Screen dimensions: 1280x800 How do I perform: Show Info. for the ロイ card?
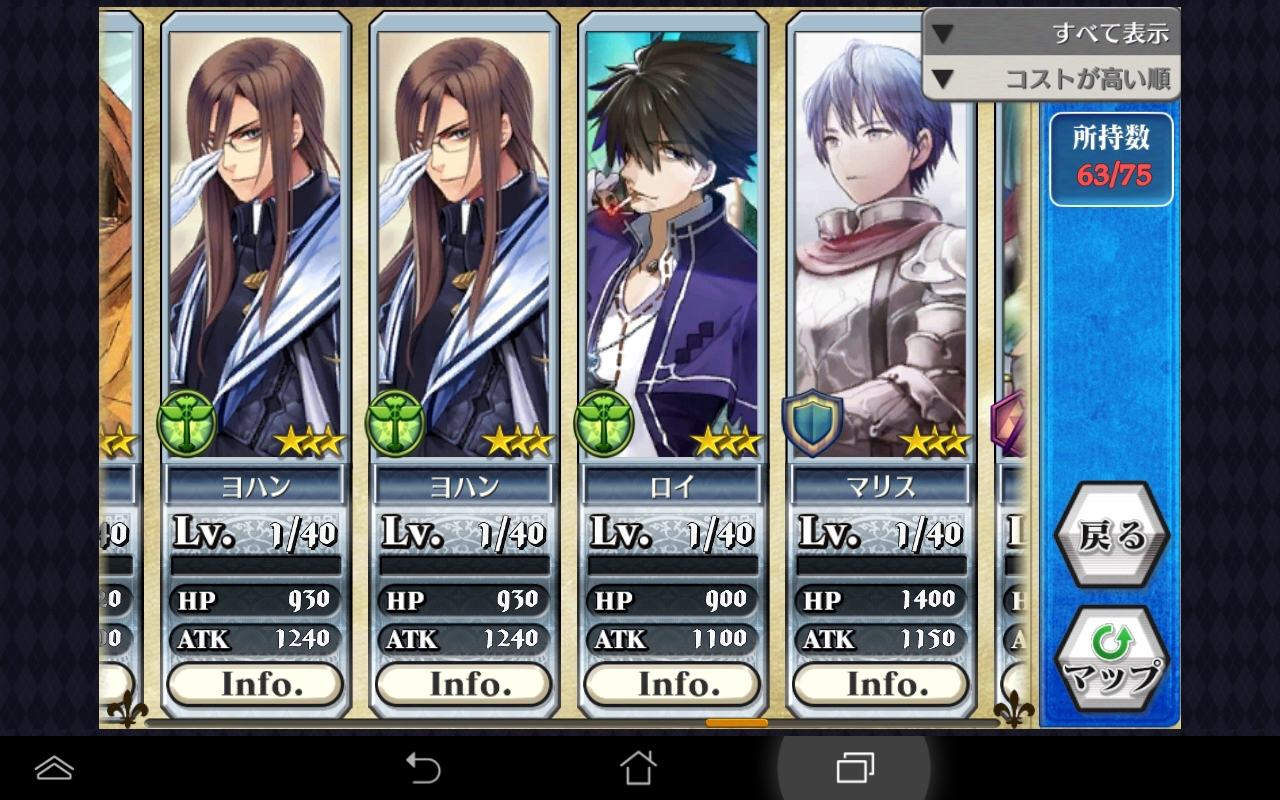tap(672, 684)
